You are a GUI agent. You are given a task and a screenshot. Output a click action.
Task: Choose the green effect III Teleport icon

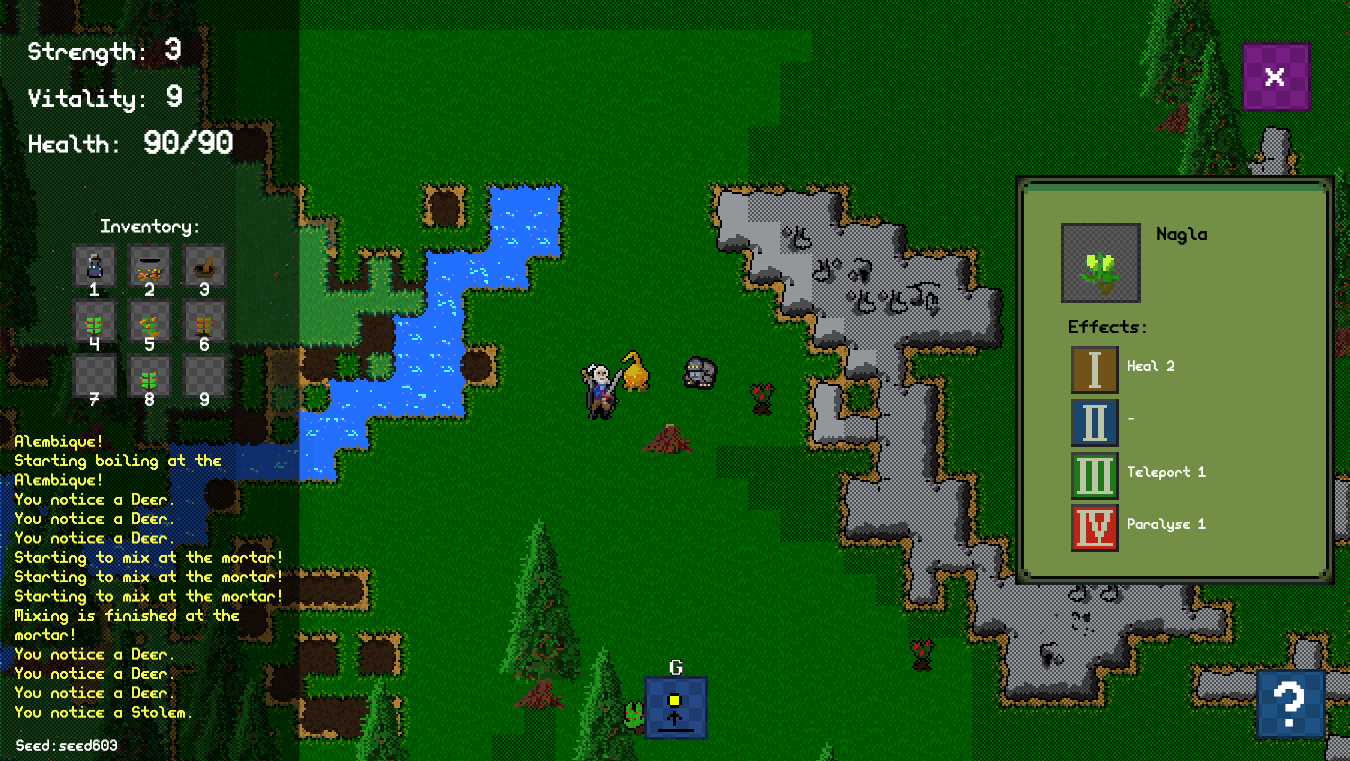click(1094, 475)
